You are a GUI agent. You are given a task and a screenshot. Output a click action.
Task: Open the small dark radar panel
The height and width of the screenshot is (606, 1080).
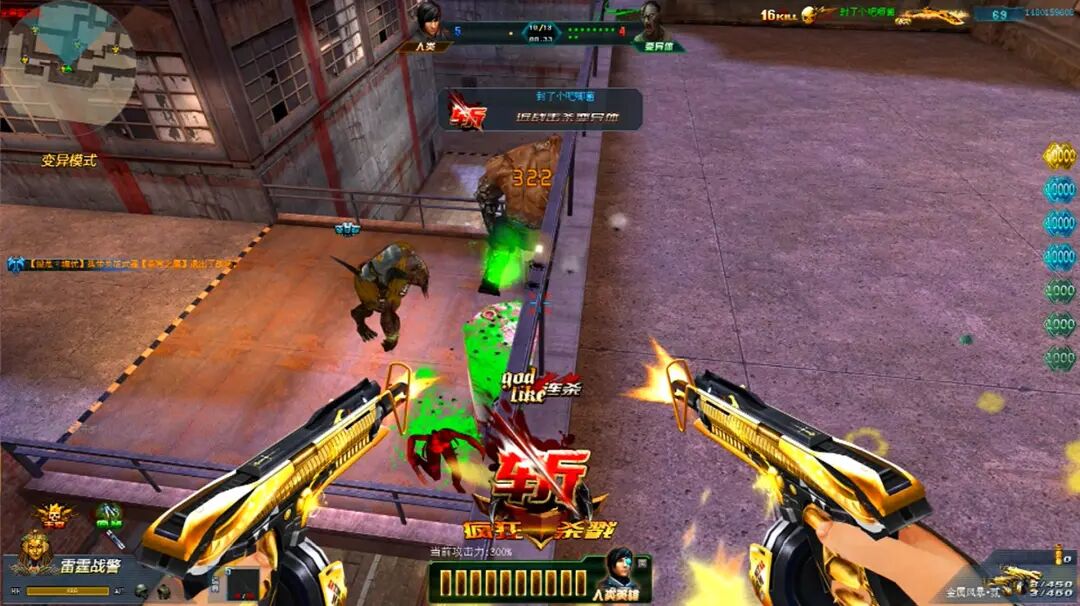[x=241, y=584]
